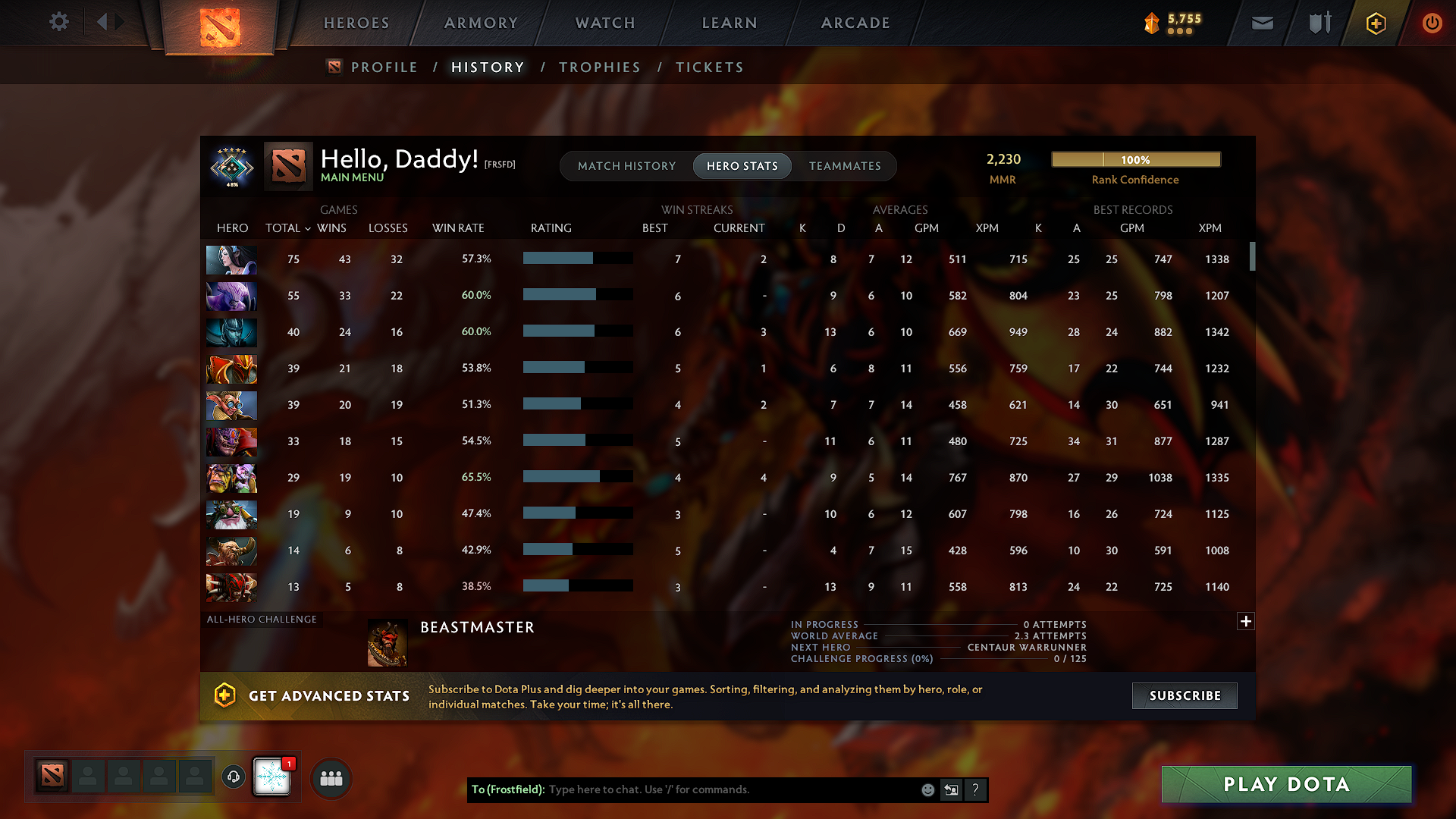Click the Sniper hero portrait
The height and width of the screenshot is (819, 1456).
[x=231, y=514]
